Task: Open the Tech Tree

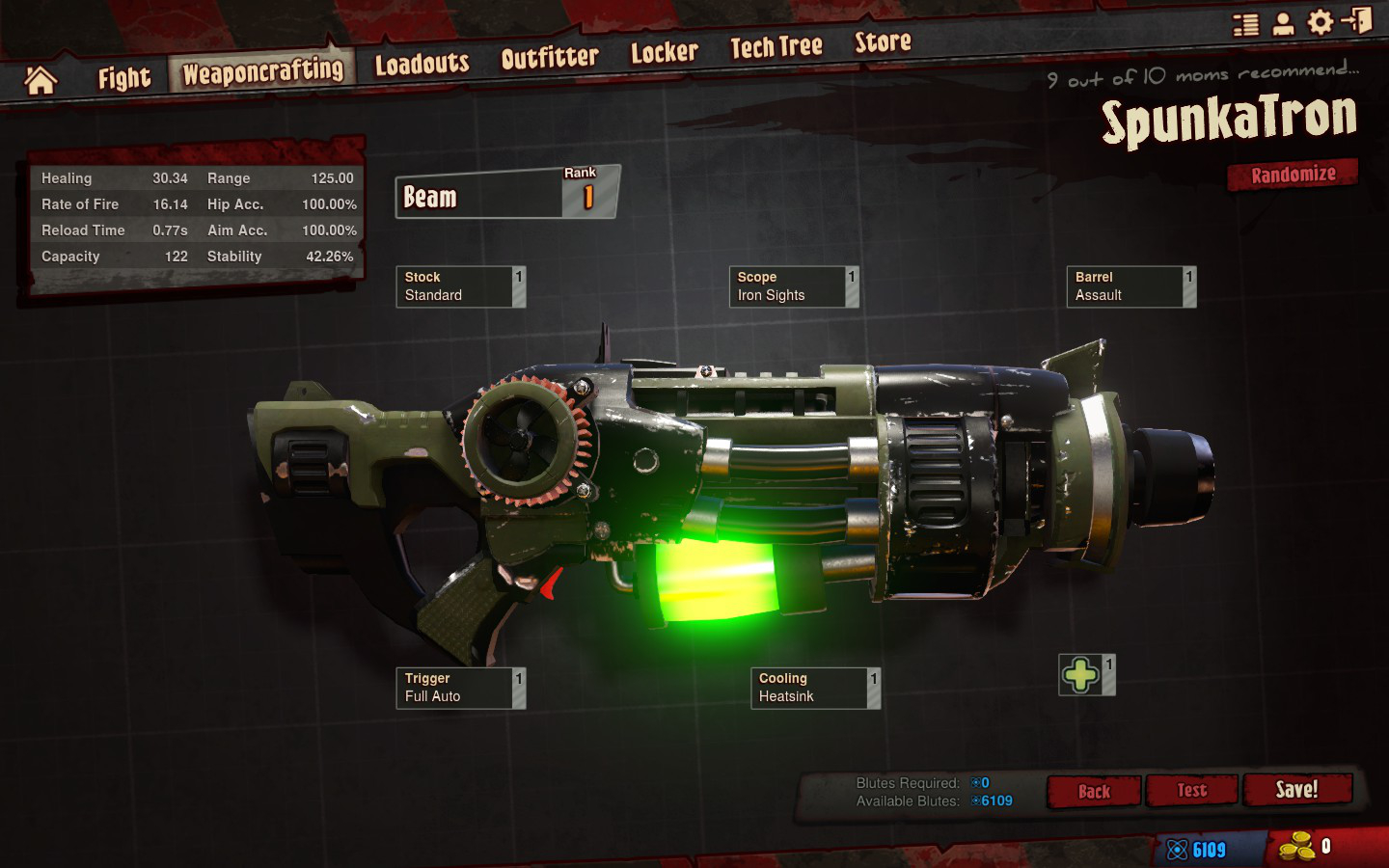Action: pyautogui.click(x=776, y=46)
